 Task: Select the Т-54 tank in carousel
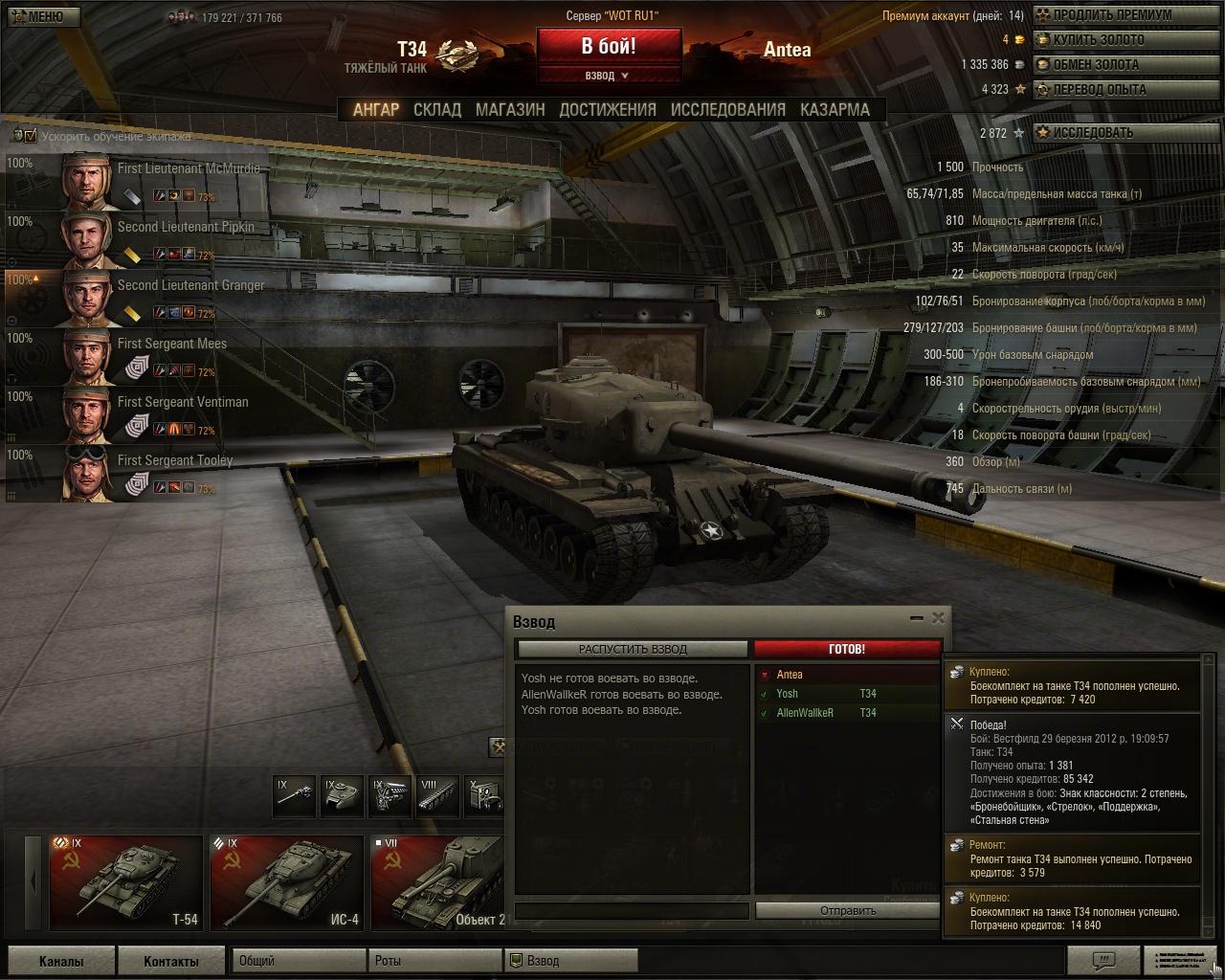(x=125, y=881)
